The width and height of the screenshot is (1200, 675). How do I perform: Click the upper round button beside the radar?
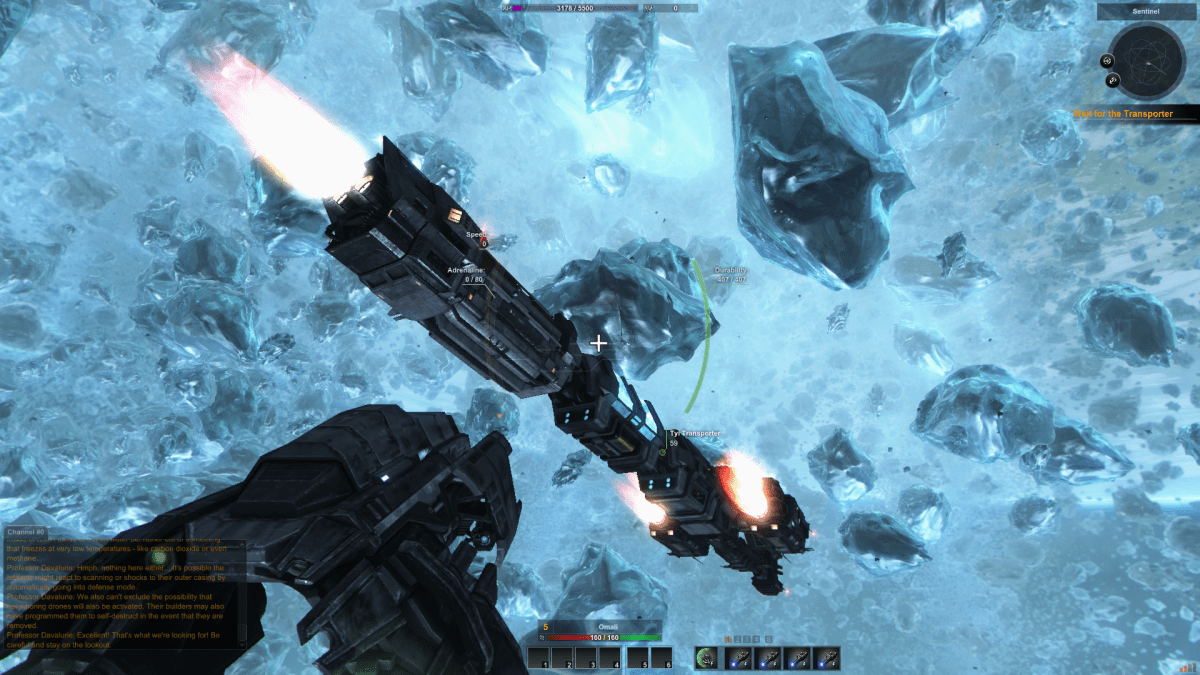coord(1108,60)
